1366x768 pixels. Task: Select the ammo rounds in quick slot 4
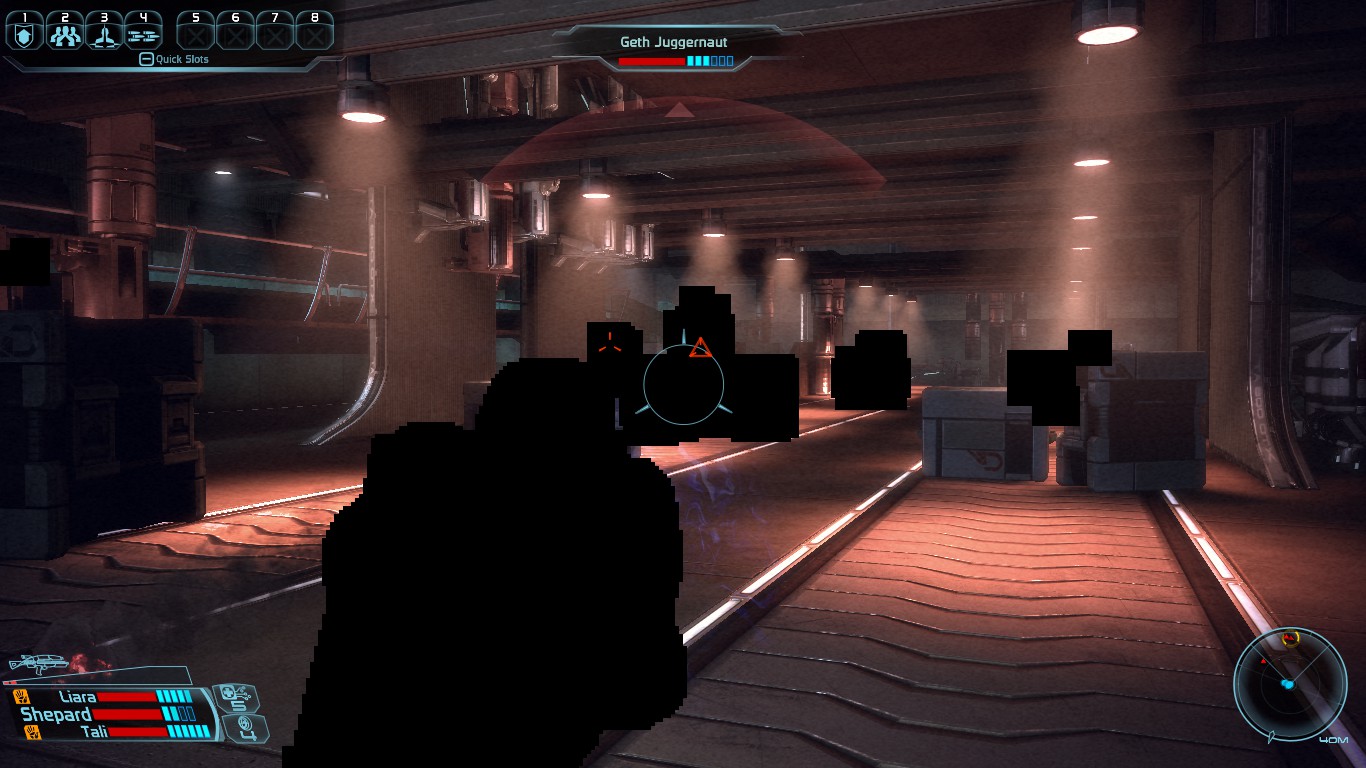pyautogui.click(x=143, y=34)
